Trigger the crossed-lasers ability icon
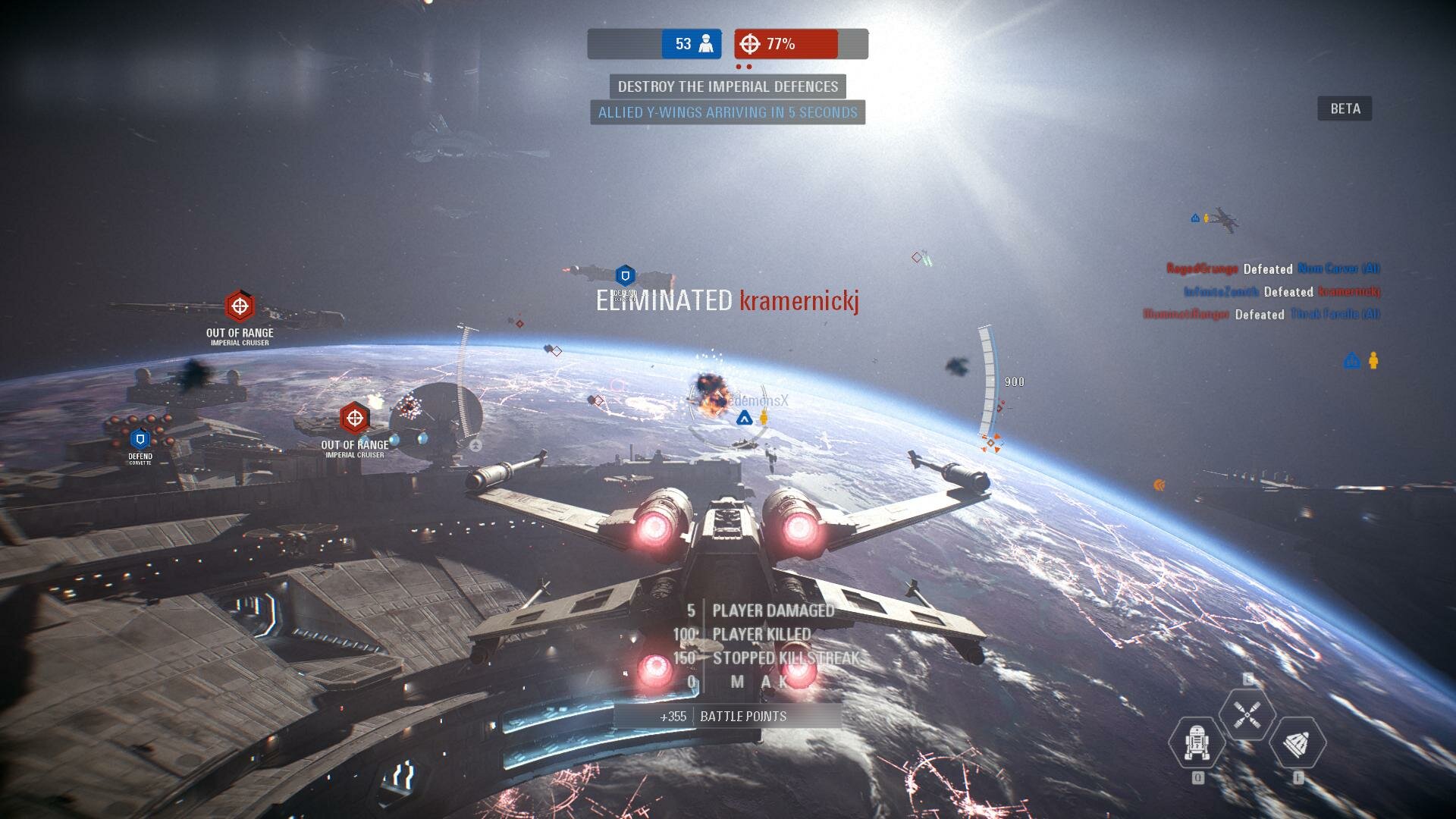This screenshot has height=819, width=1456. [x=1247, y=714]
